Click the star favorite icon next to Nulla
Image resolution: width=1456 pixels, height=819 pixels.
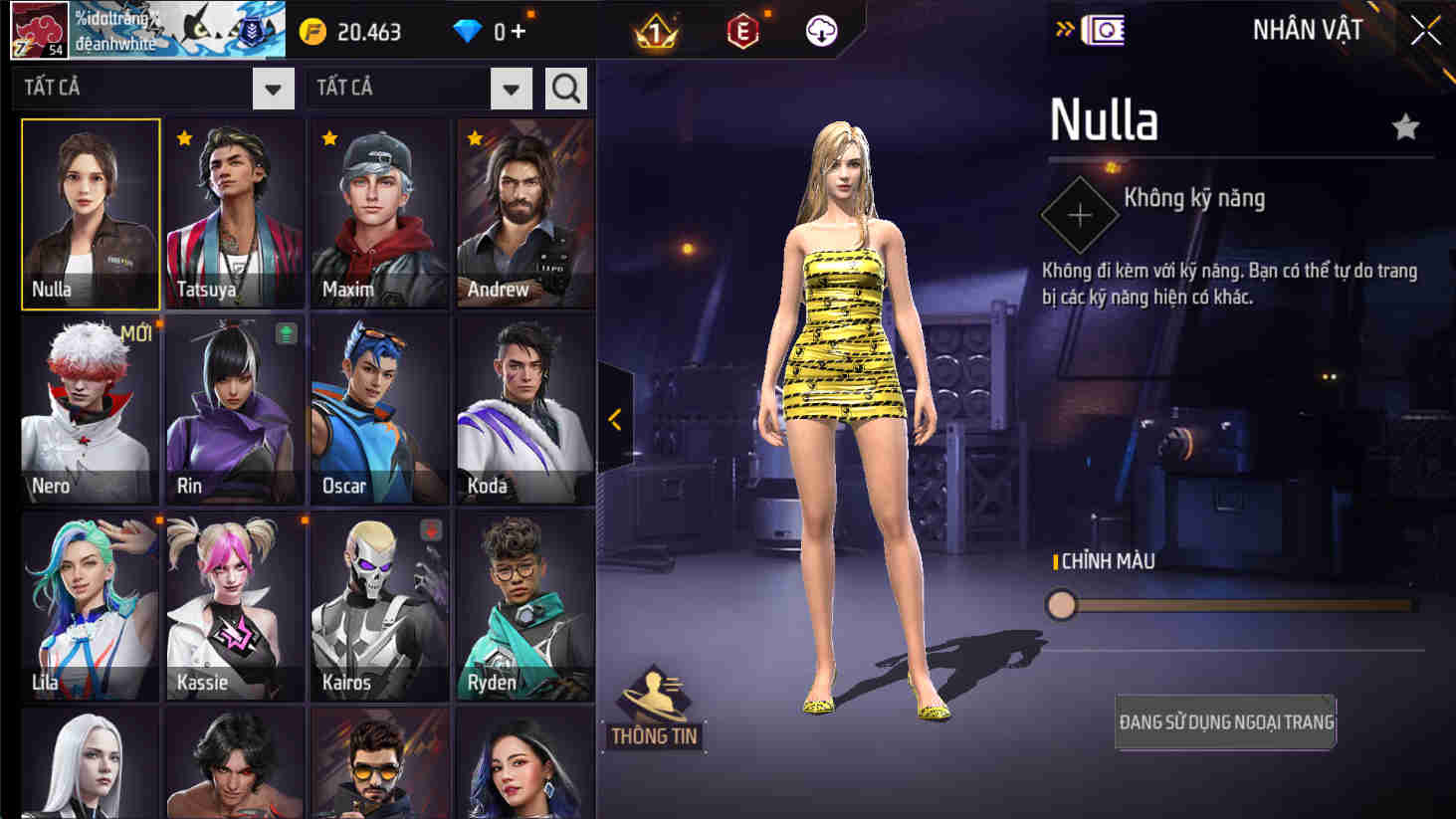tap(1406, 126)
